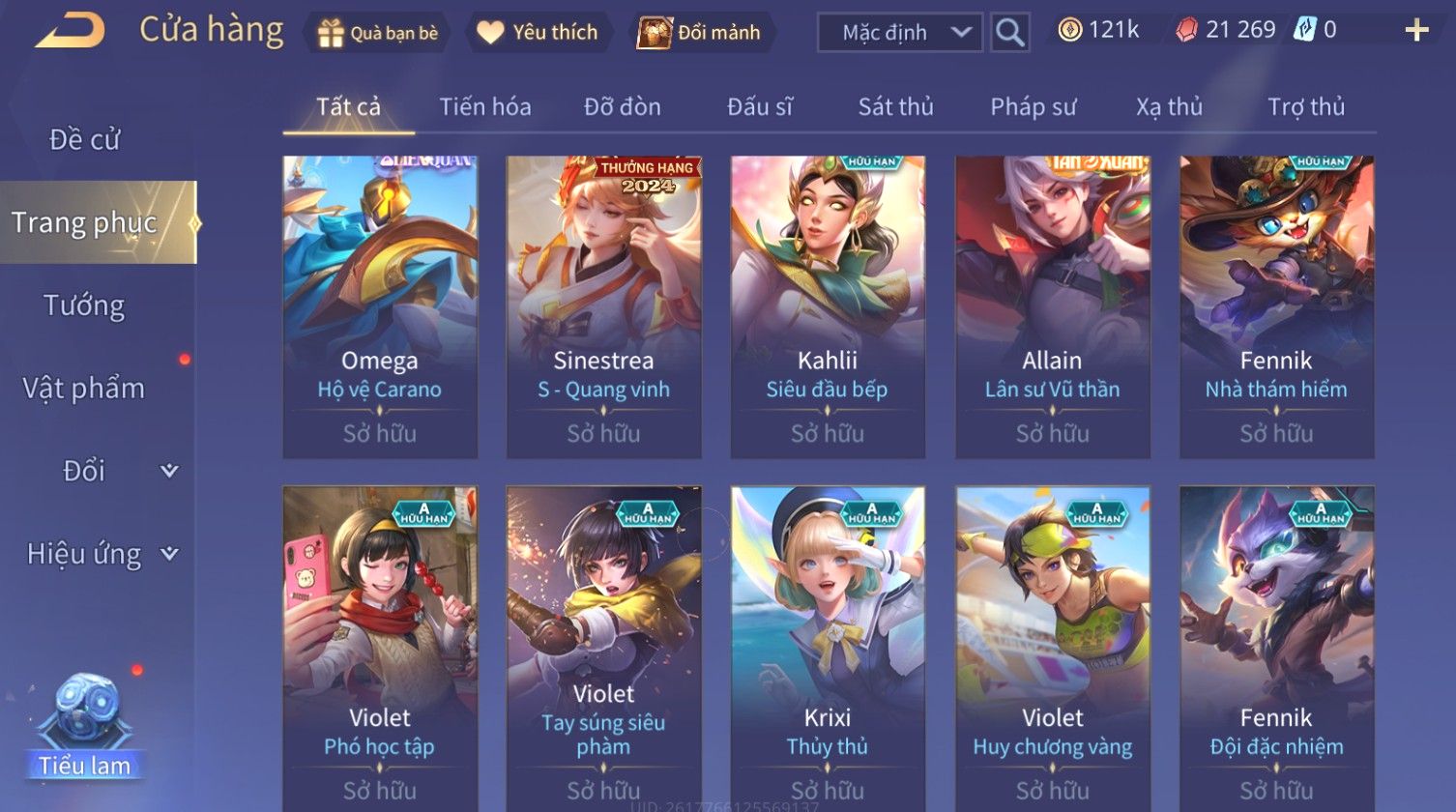The height and width of the screenshot is (812, 1456).
Task: Go to the Tướng heroes section
Action: (x=85, y=306)
